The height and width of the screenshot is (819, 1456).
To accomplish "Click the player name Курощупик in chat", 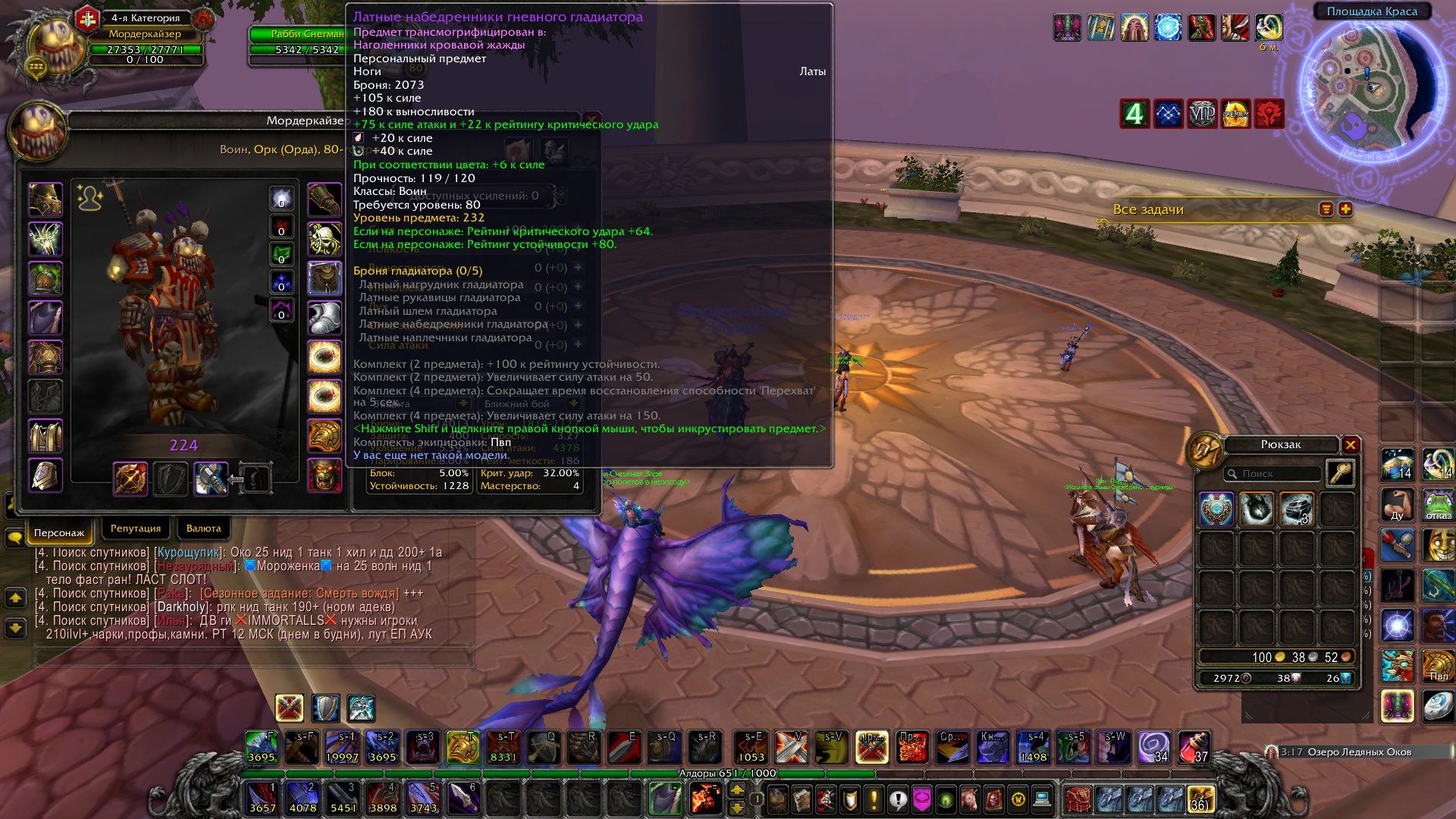I will click(x=186, y=552).
